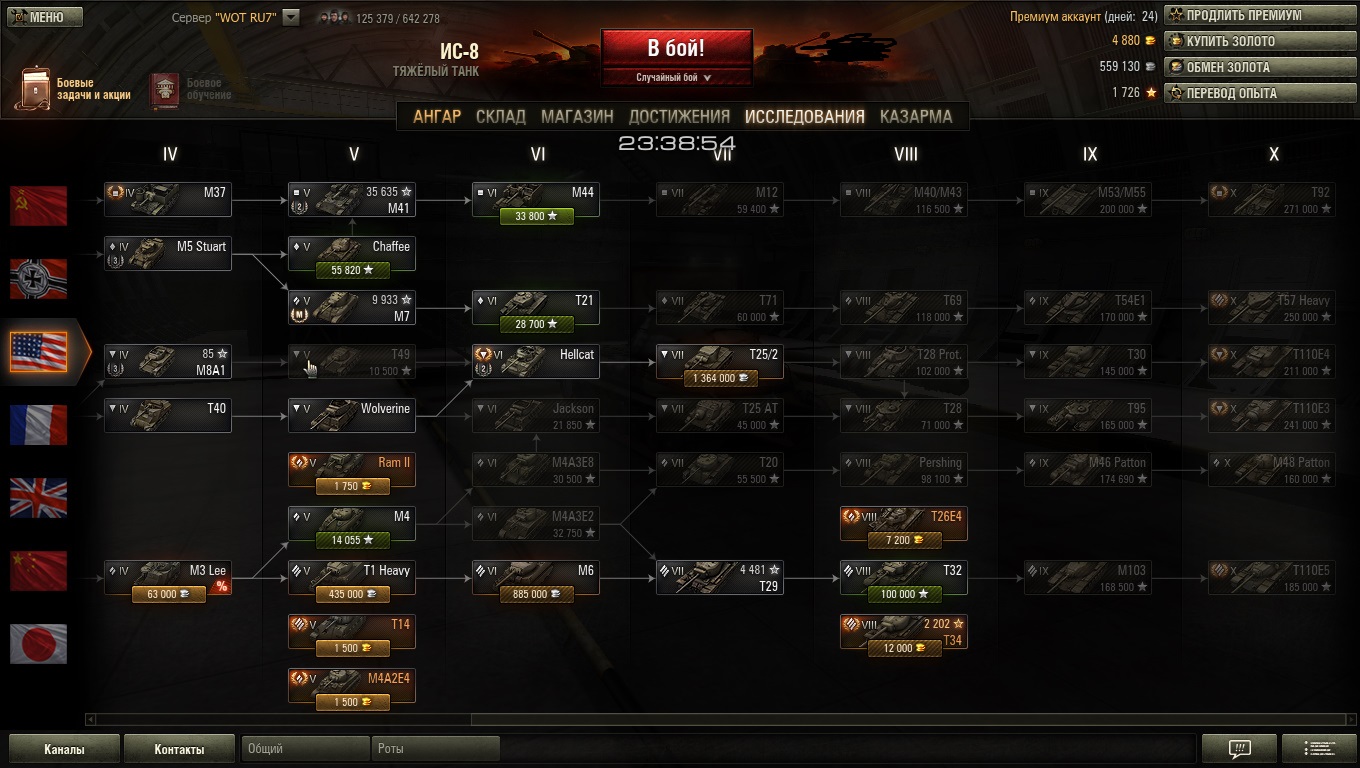Research the Chaffee for 55 820 experience

(x=352, y=270)
